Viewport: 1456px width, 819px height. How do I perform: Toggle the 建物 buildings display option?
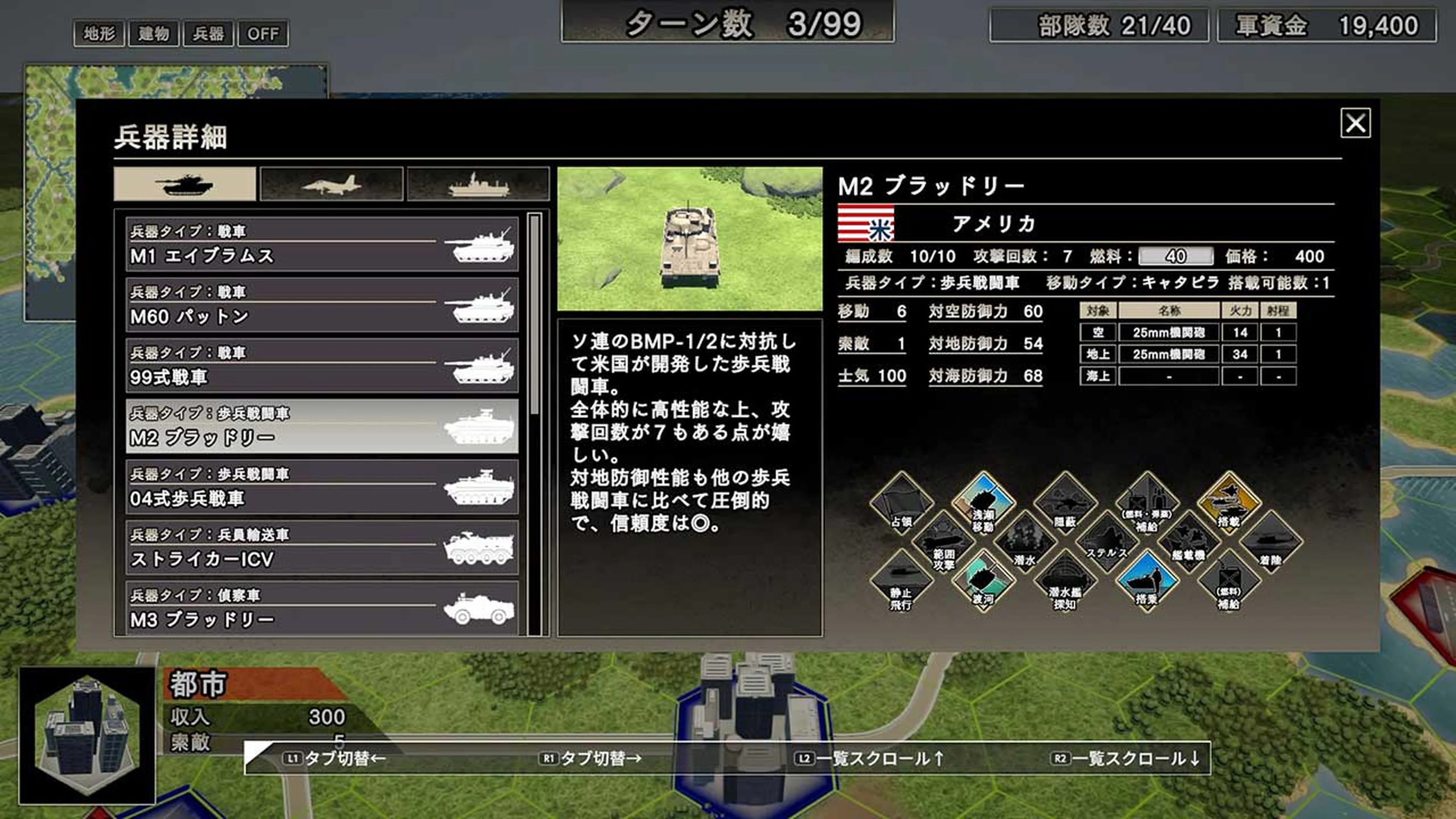point(154,34)
